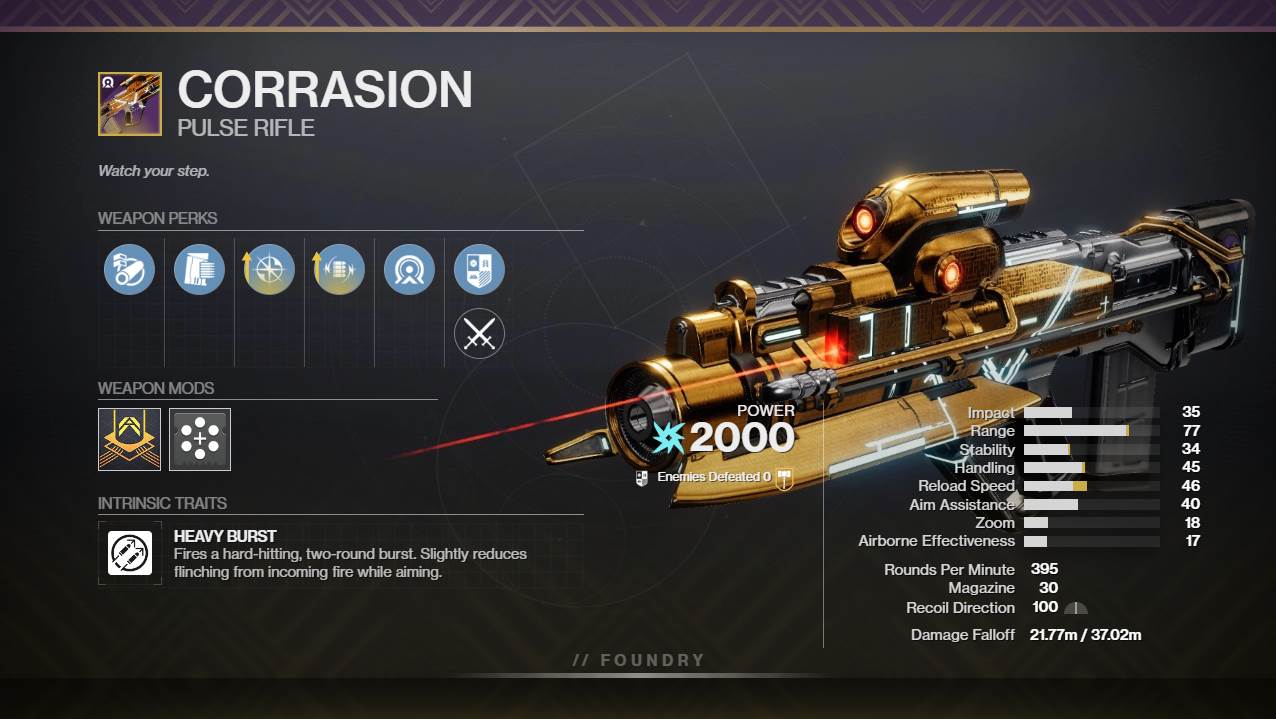Choose the enhanced ammo-reload trait perk
This screenshot has height=719, width=1276.
click(339, 270)
